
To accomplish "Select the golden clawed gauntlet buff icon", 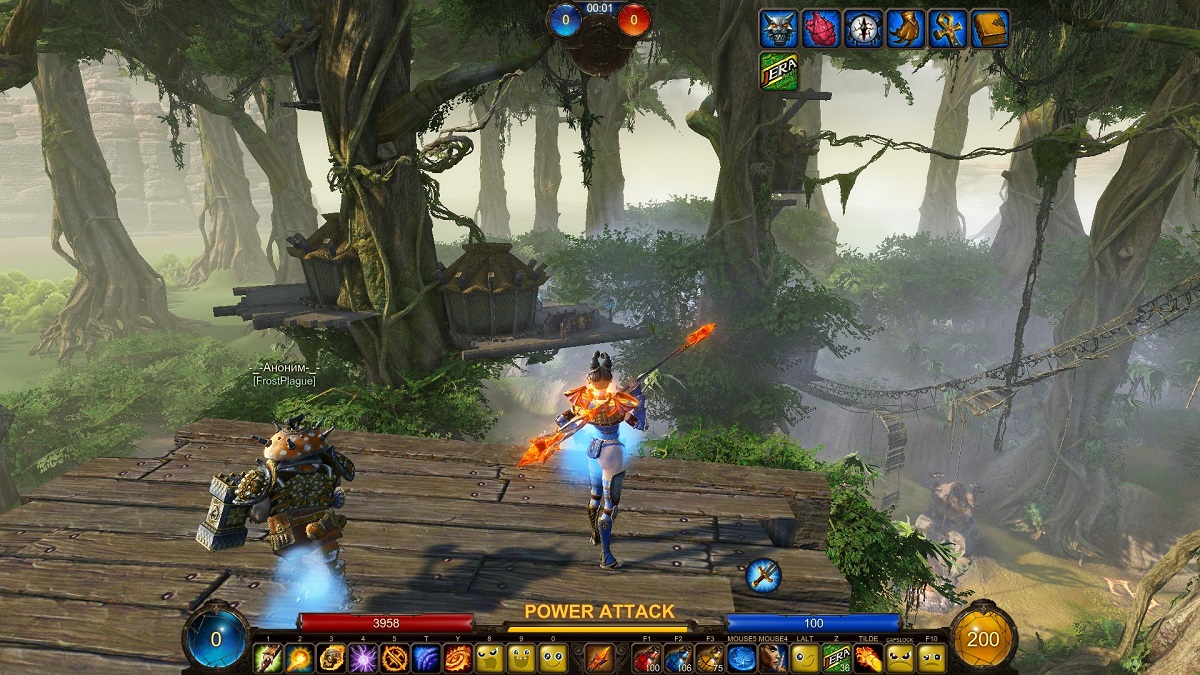I will (905, 28).
